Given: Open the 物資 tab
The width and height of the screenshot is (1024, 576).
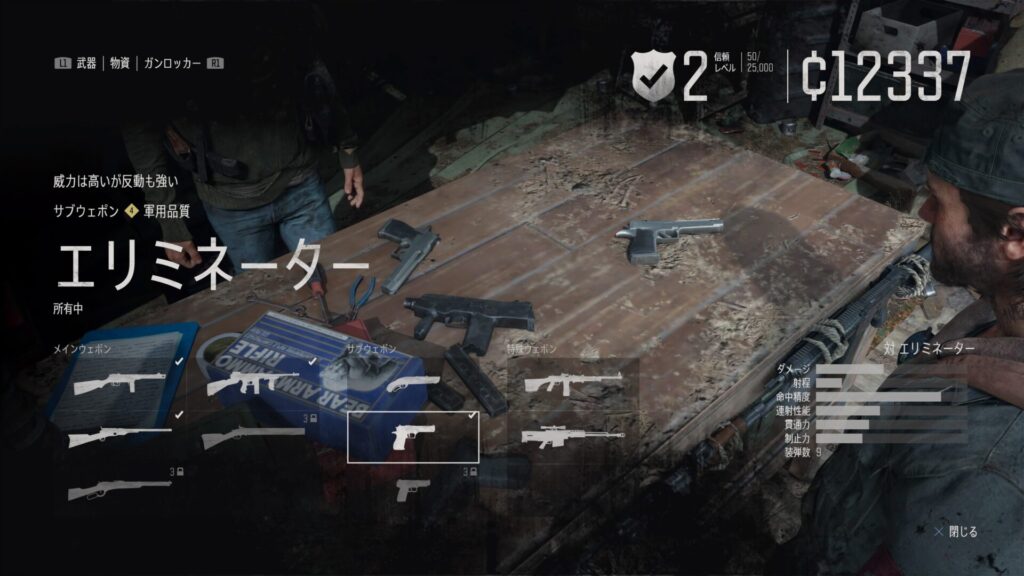Looking at the screenshot, I should point(121,63).
